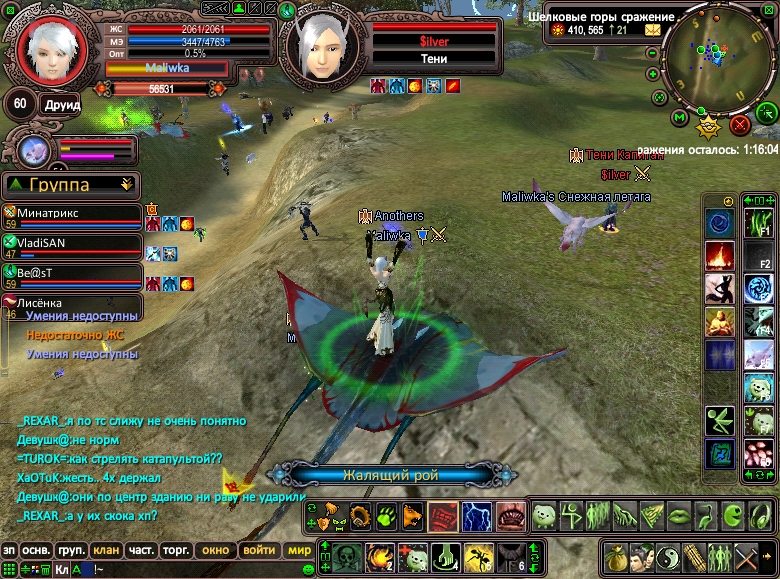The image size is (780, 579).
Task: Switch chat to the клан tab
Action: 105,550
